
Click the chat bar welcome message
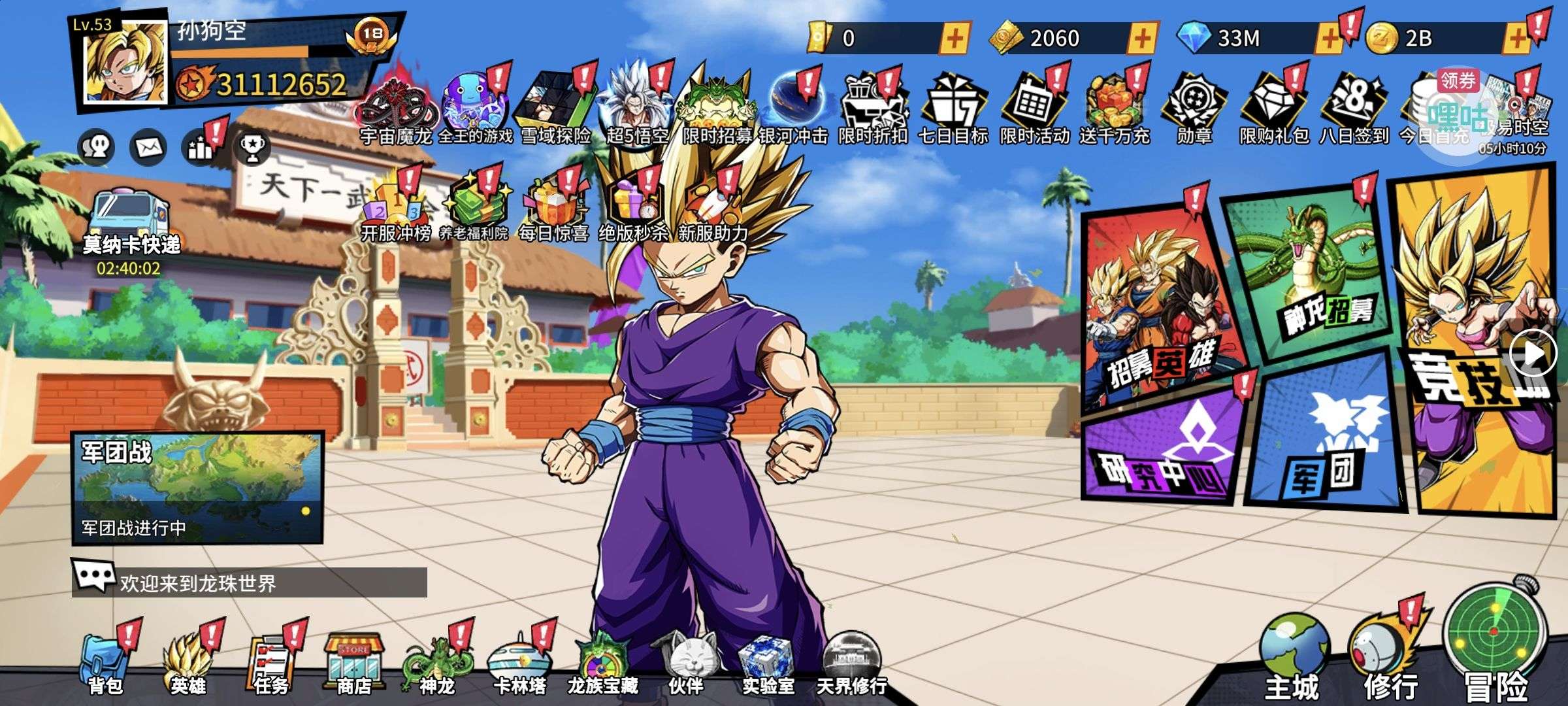[250, 582]
